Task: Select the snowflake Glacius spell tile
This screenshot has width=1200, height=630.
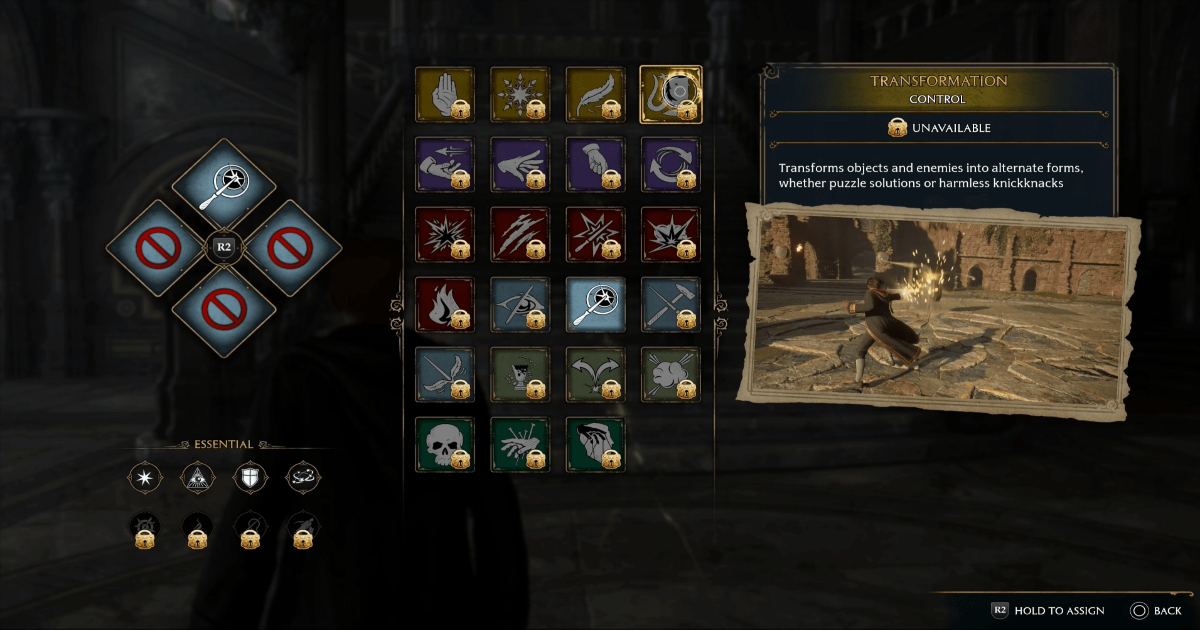Action: pos(520,94)
